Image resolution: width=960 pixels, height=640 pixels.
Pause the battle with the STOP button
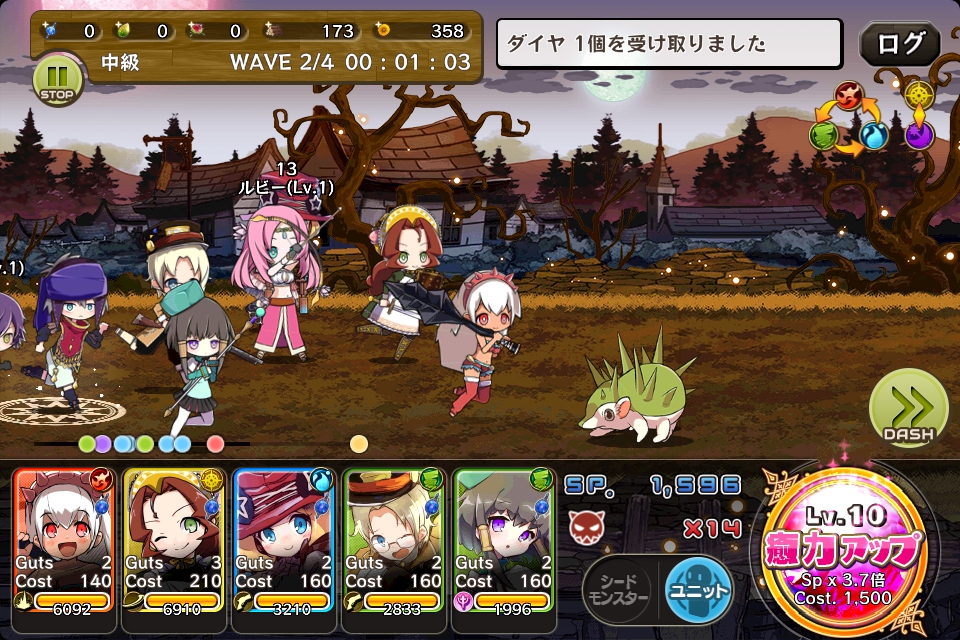tap(57, 80)
